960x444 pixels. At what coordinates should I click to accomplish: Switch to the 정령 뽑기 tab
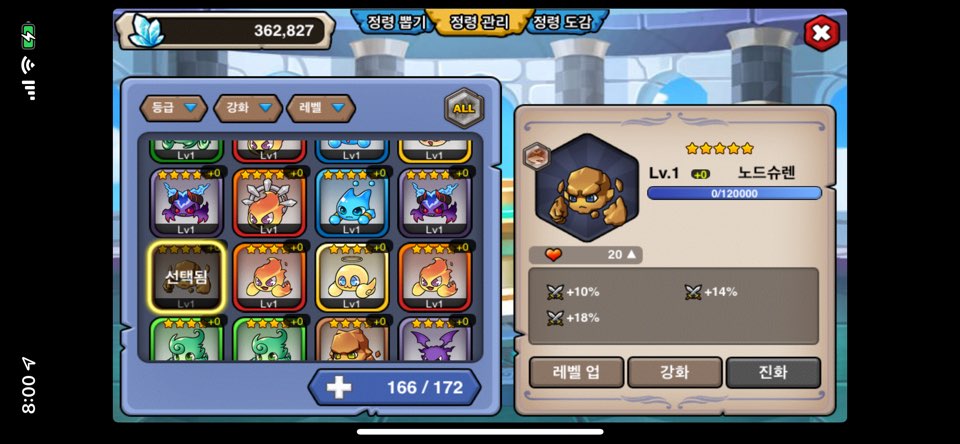(x=396, y=21)
